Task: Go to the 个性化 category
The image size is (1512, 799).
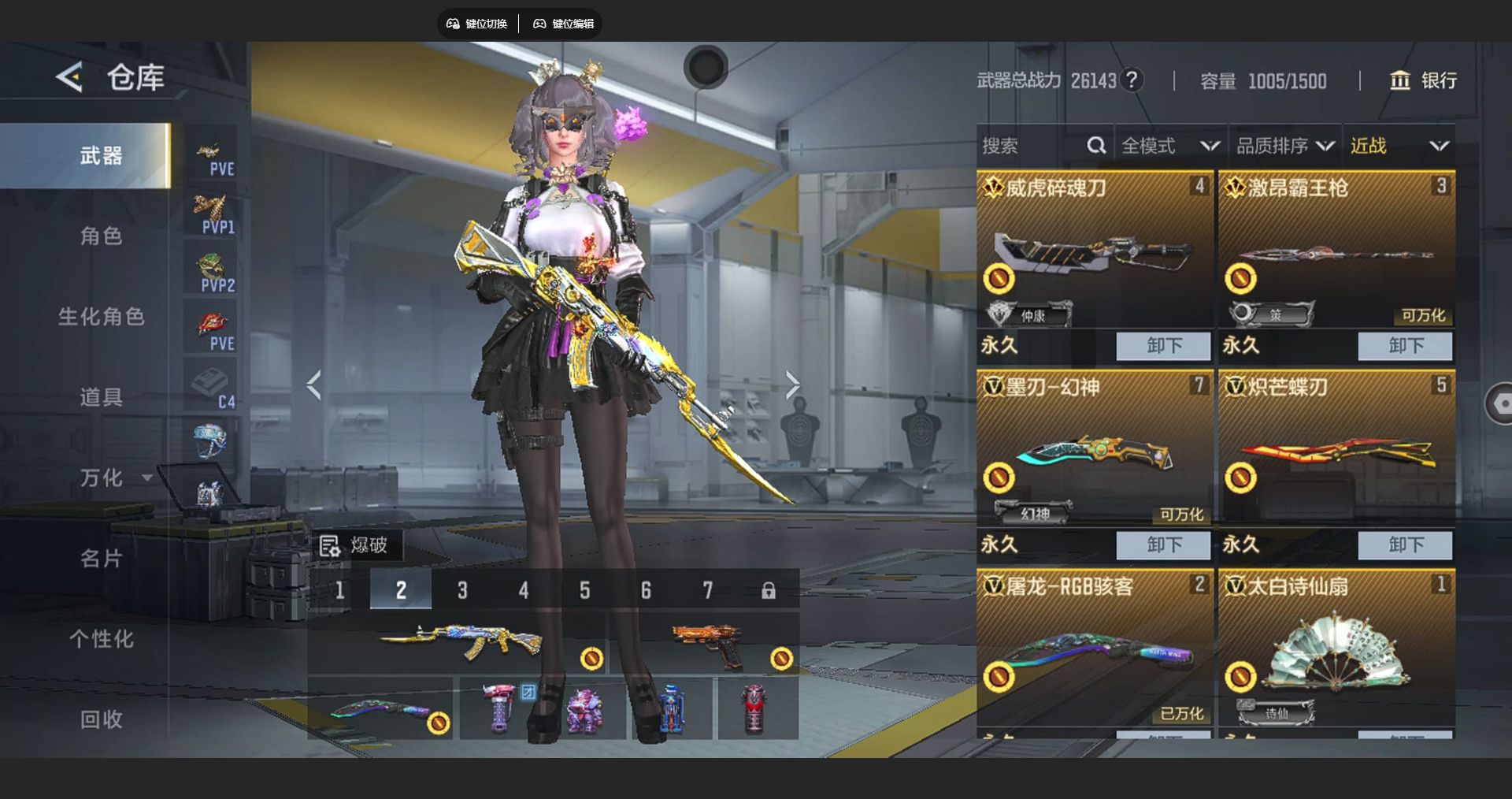Action: point(101,639)
